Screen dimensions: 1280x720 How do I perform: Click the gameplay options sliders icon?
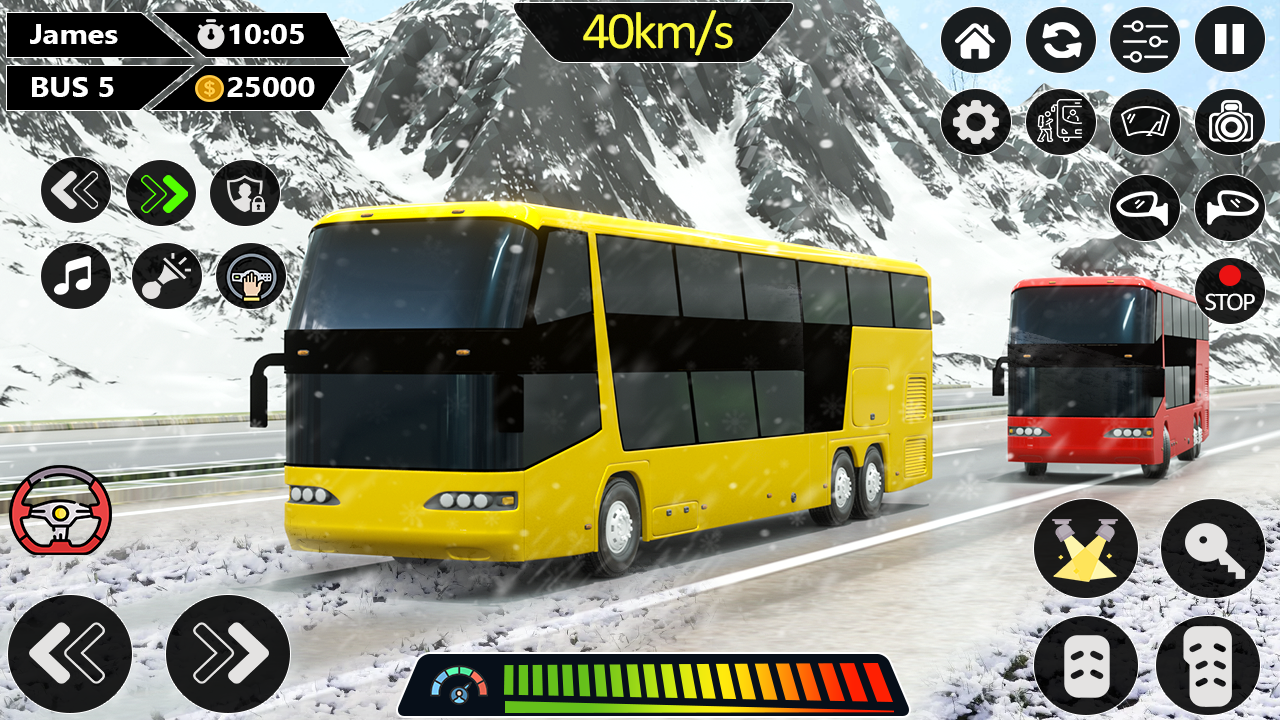click(1143, 38)
